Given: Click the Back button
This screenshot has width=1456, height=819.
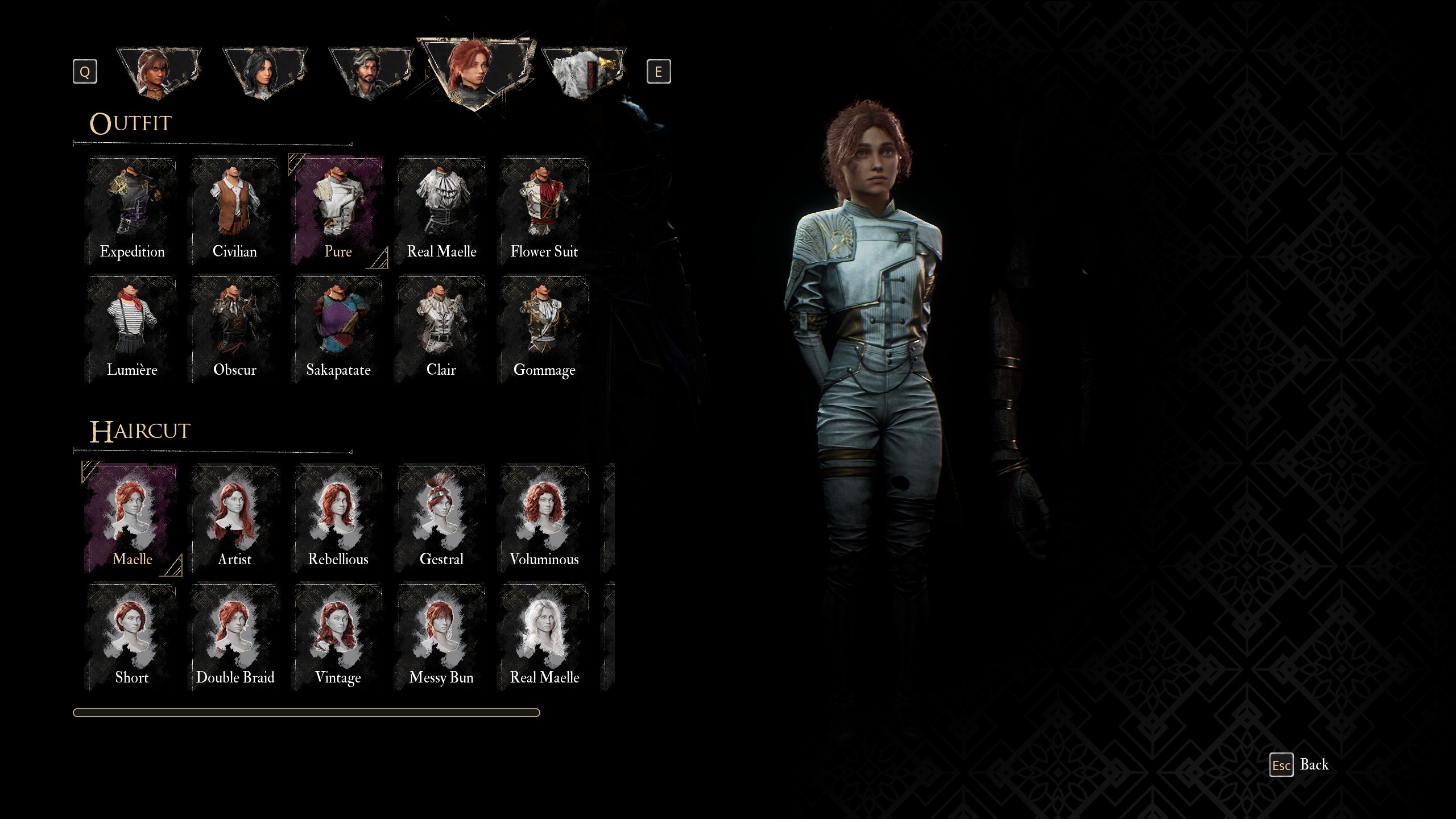Looking at the screenshot, I should click(x=1300, y=765).
